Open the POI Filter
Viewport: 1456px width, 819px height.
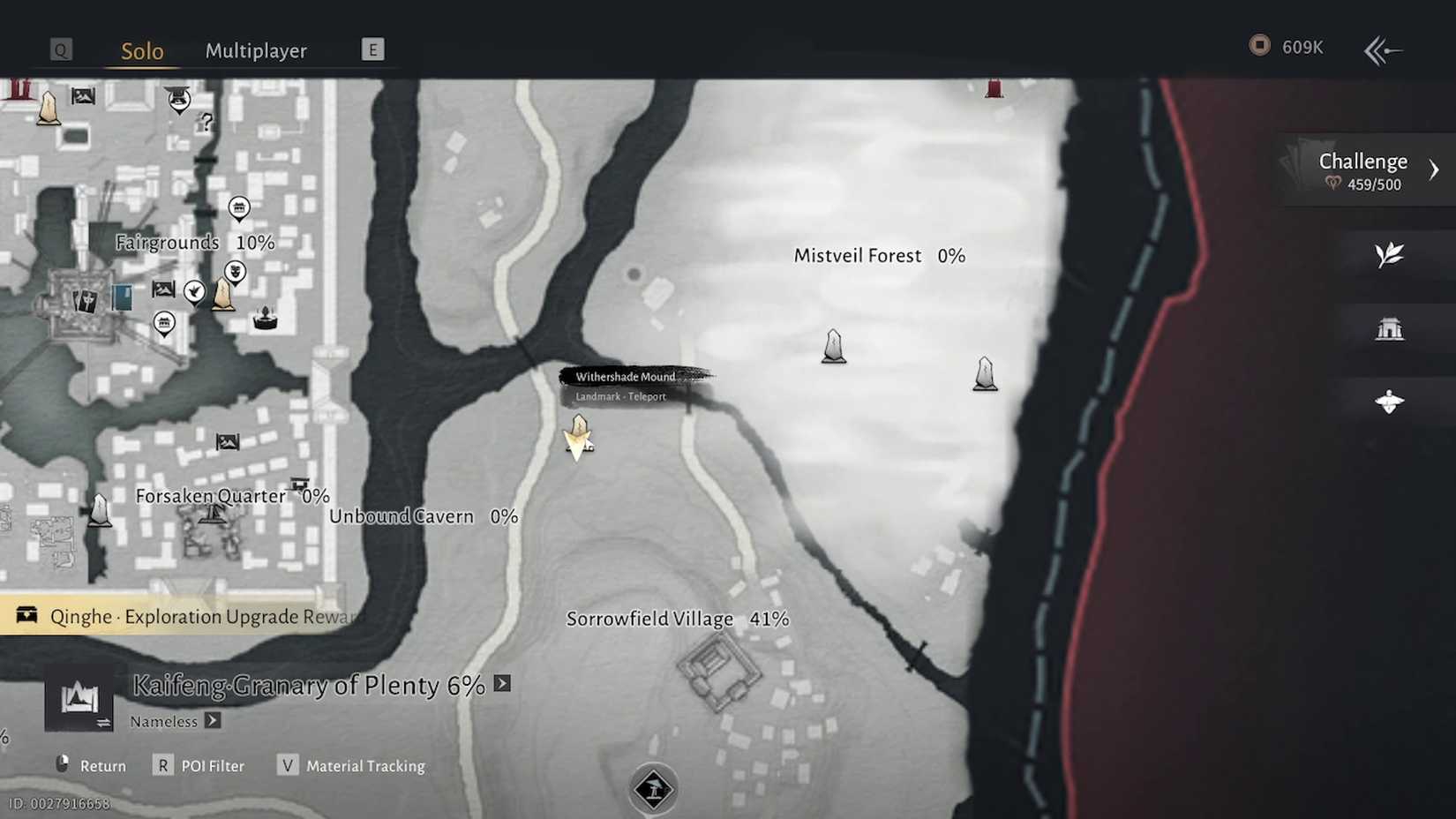click(213, 765)
